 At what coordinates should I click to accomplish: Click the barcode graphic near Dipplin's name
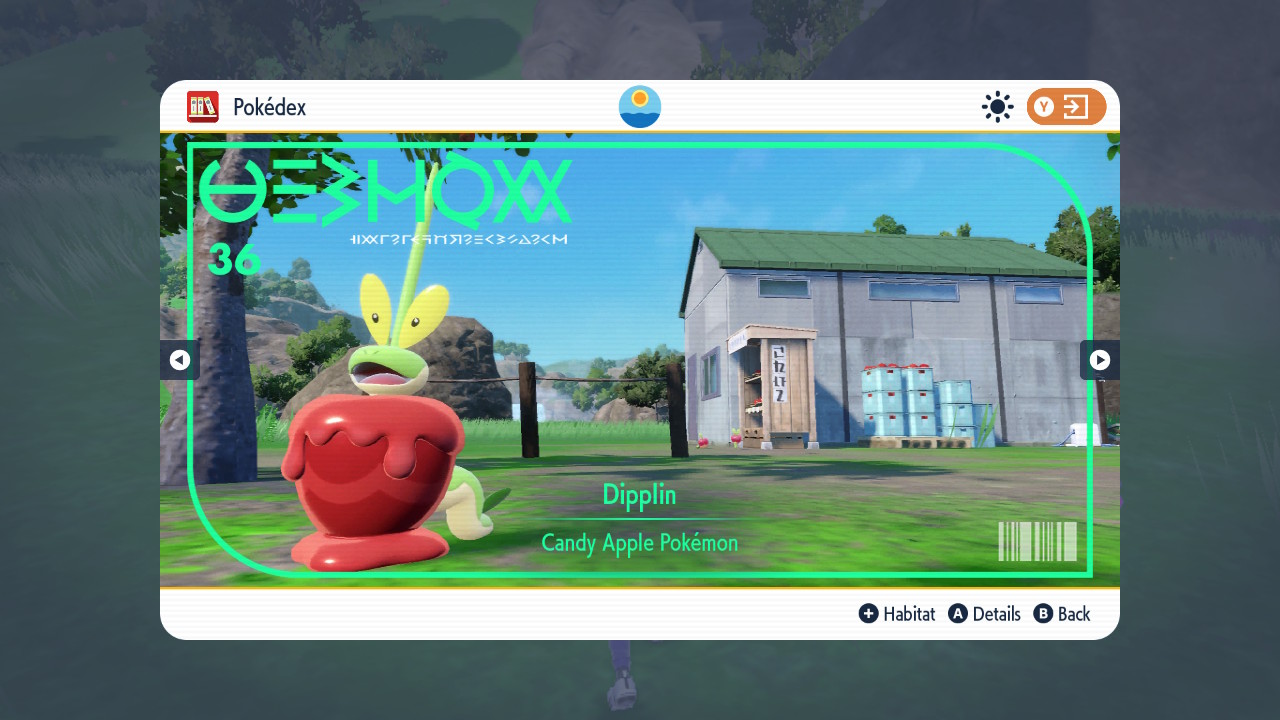point(1038,543)
